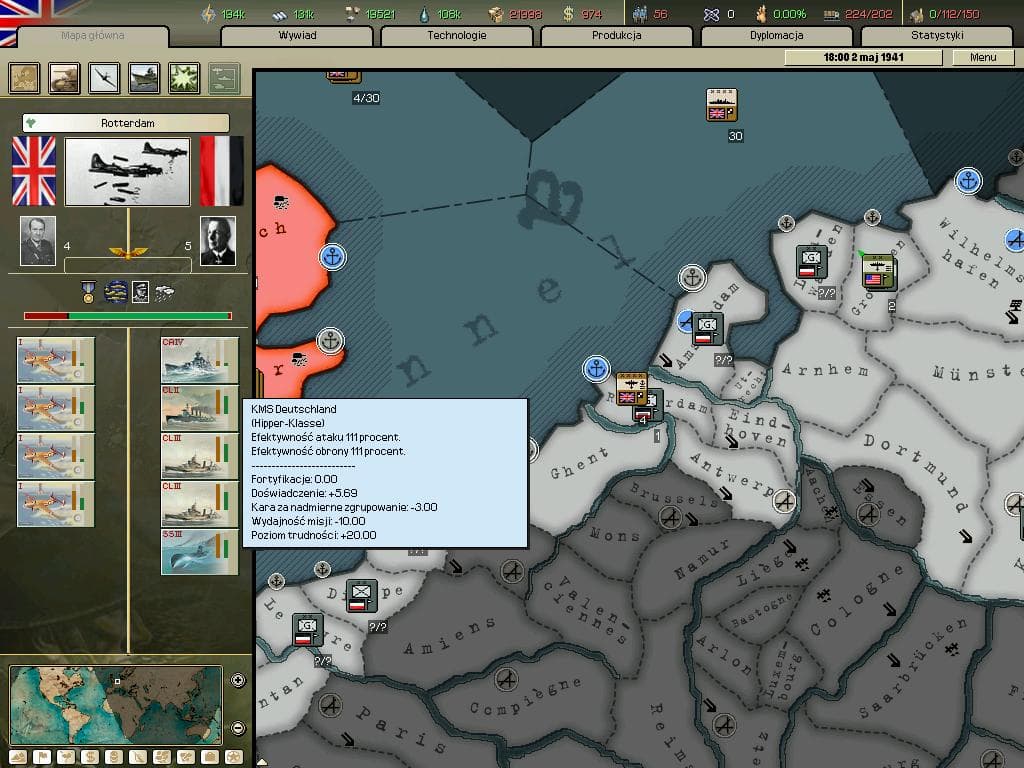Click the Rotterdam province name bar
This screenshot has width=1024, height=768.
click(x=127, y=123)
